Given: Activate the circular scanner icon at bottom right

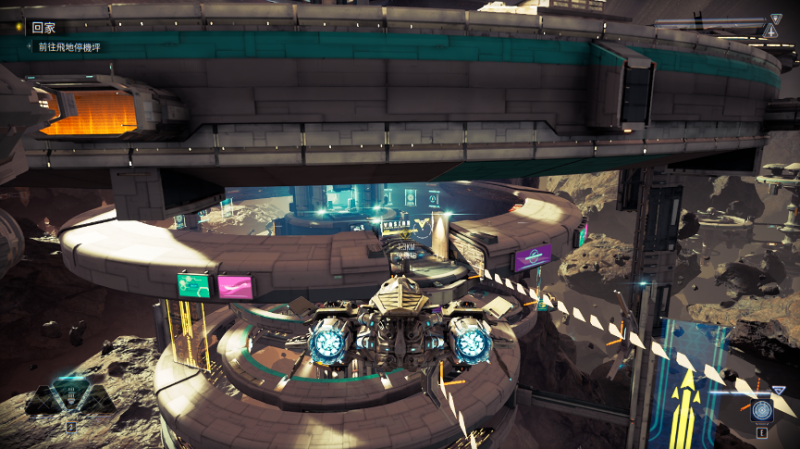Looking at the screenshot, I should coord(762,410).
